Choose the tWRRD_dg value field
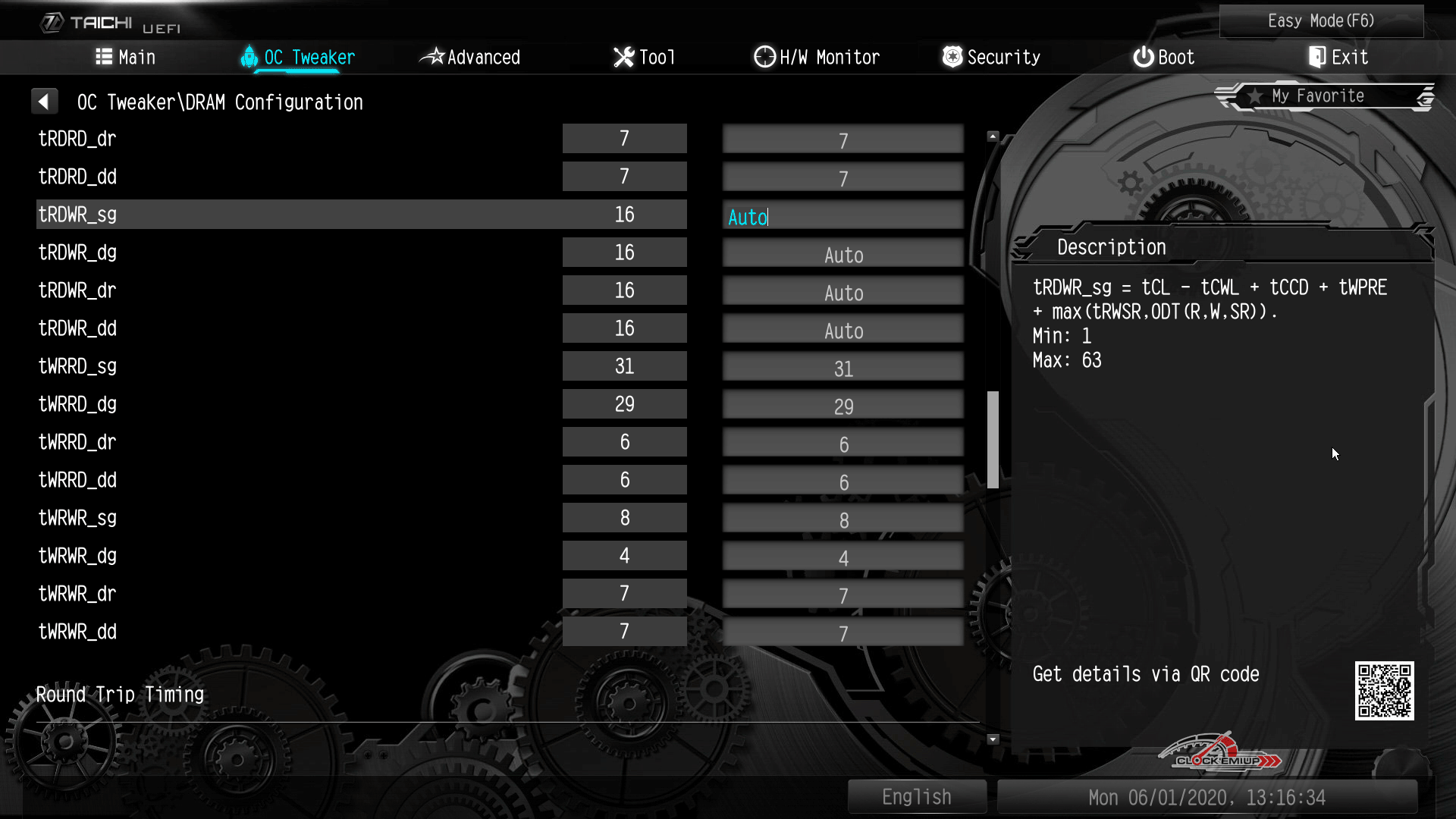1456x819 pixels. click(x=843, y=406)
